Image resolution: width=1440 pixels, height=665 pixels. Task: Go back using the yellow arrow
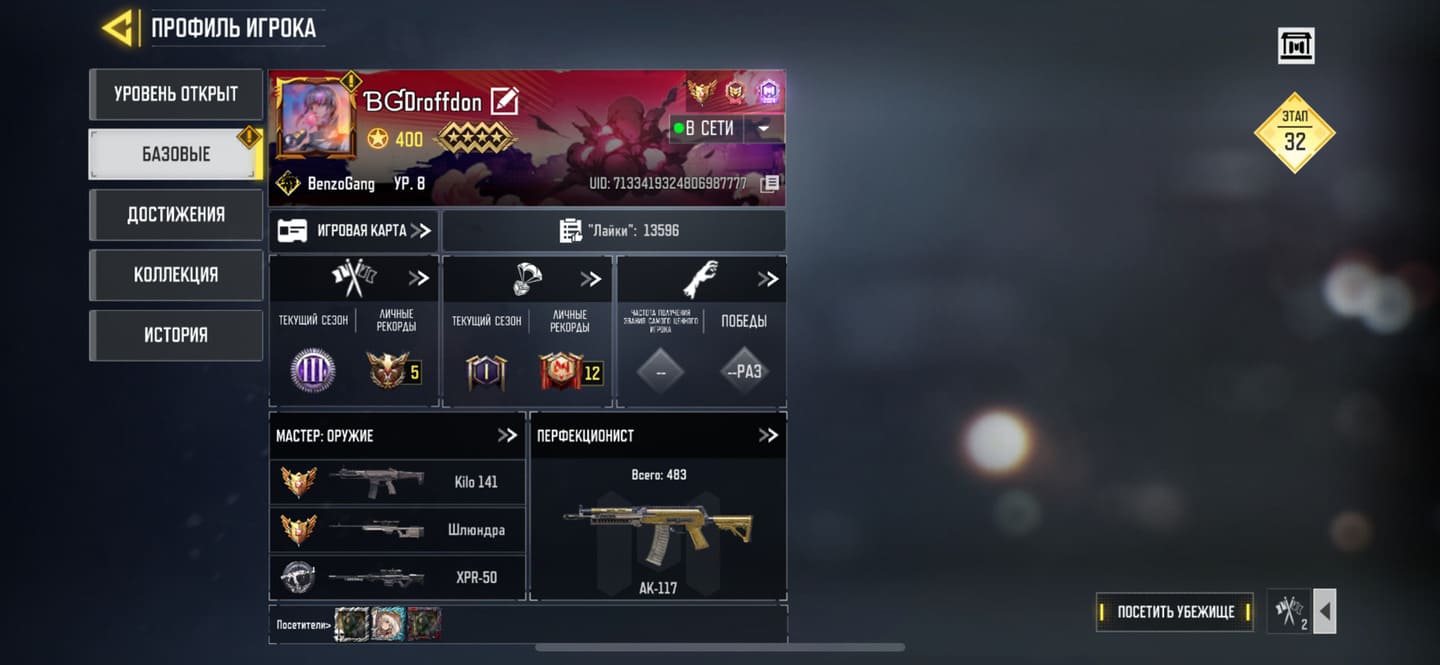coord(120,28)
